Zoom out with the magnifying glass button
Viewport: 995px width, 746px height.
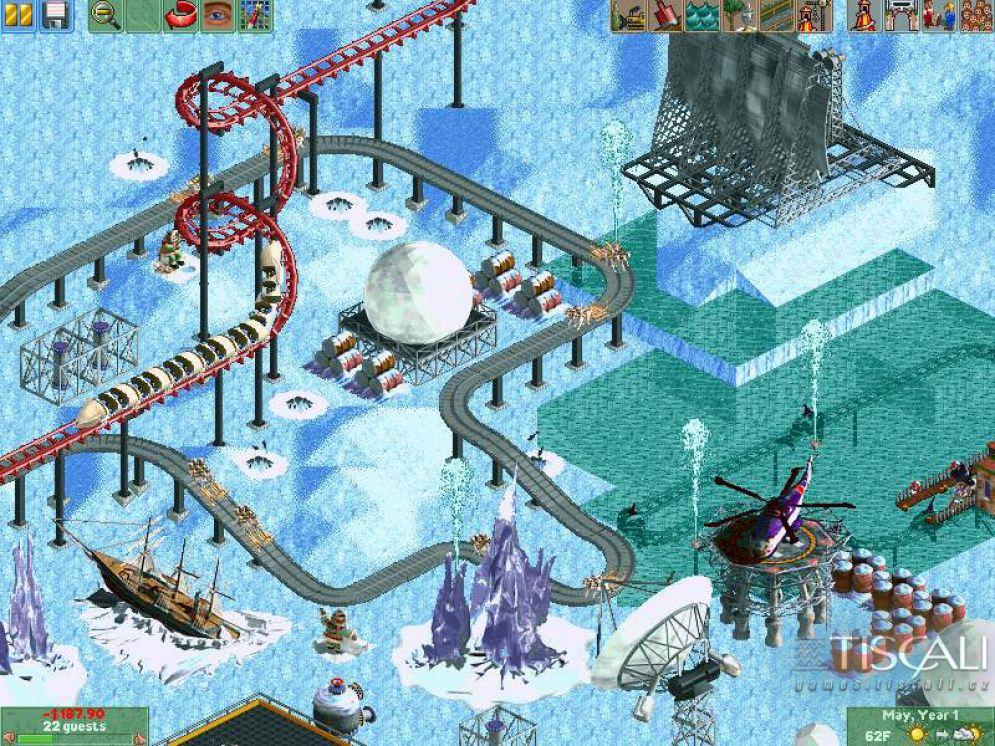point(104,16)
